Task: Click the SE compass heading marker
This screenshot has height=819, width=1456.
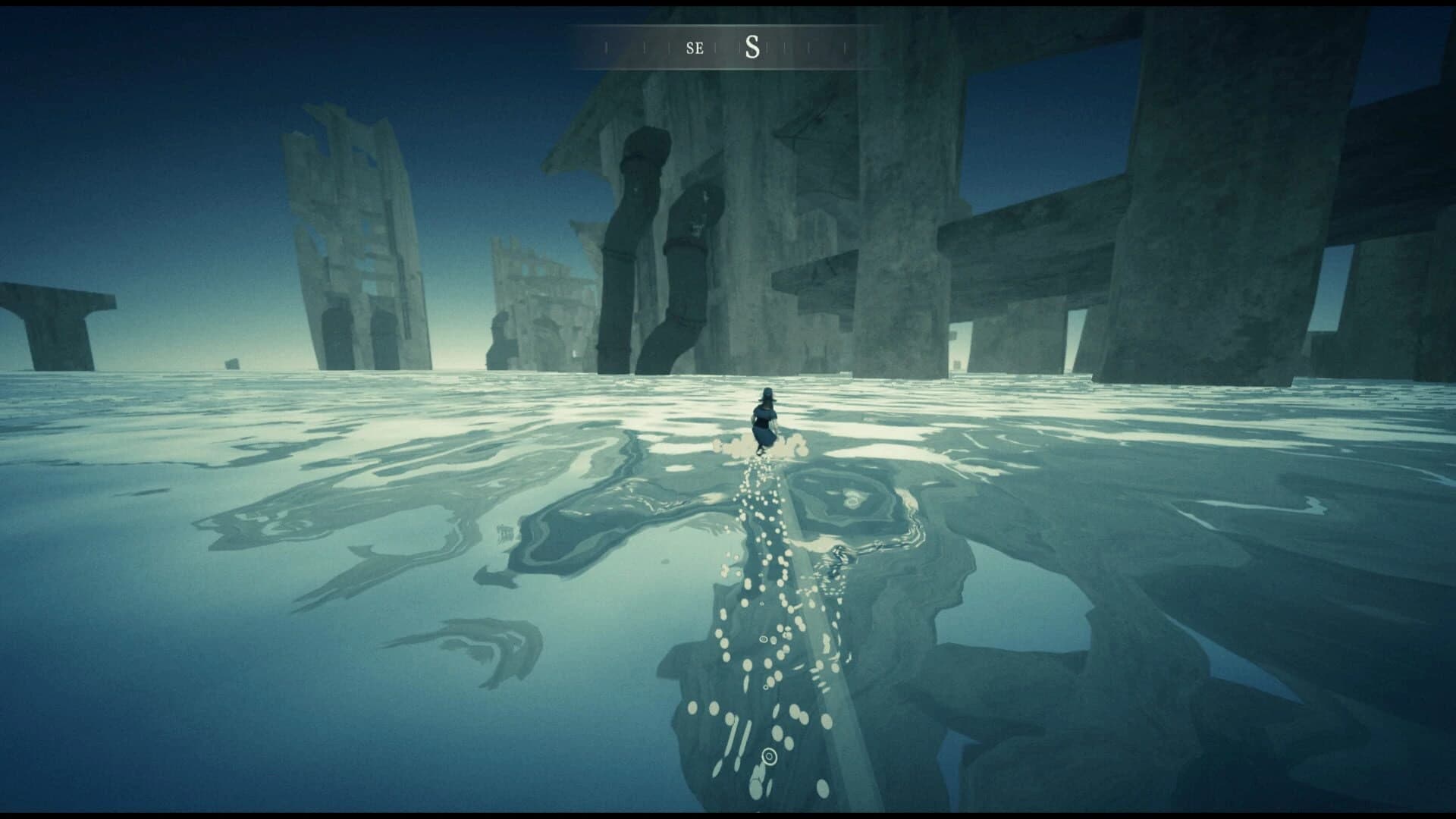Action: pyautogui.click(x=695, y=48)
